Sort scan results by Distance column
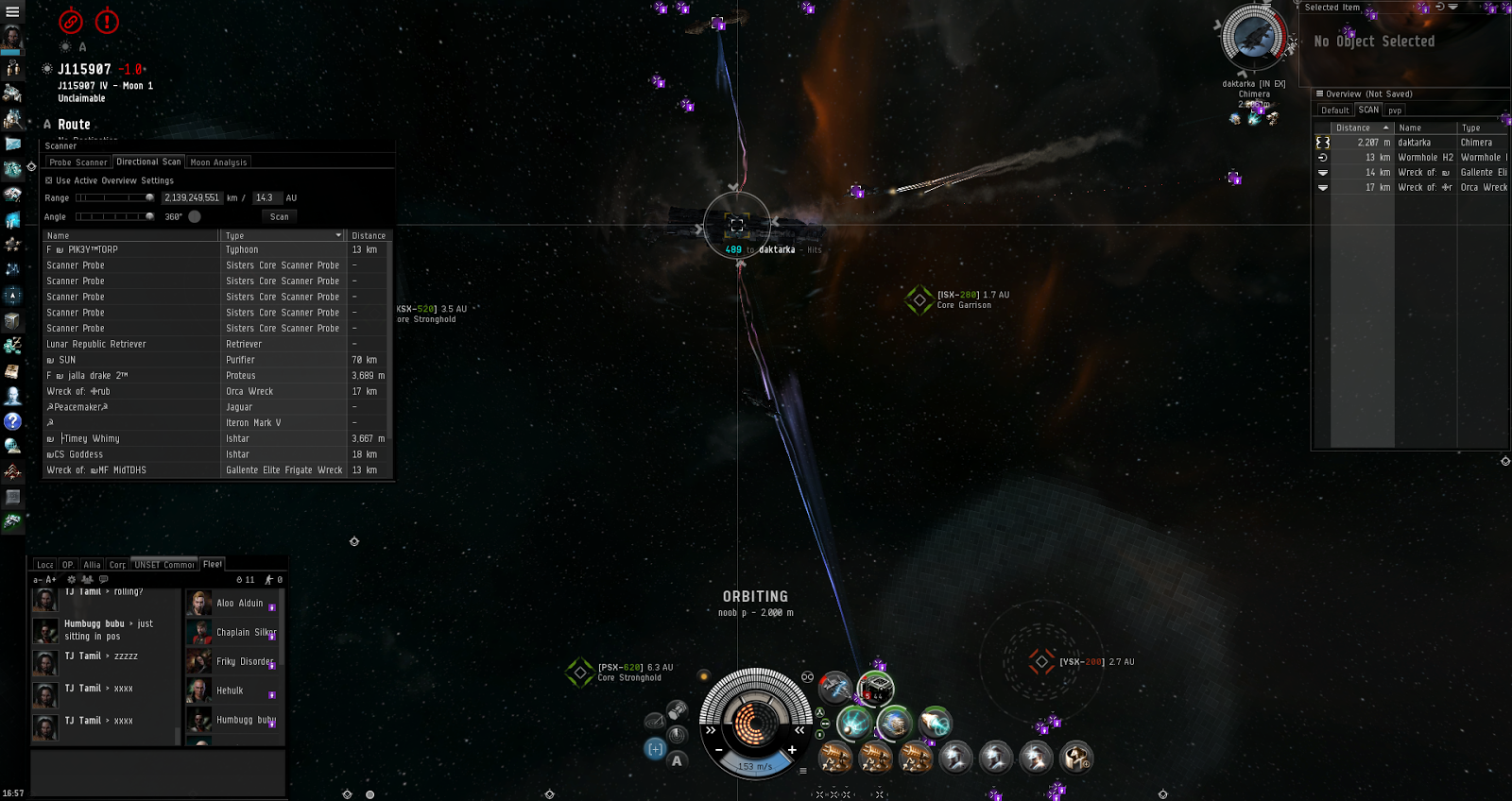 point(369,235)
